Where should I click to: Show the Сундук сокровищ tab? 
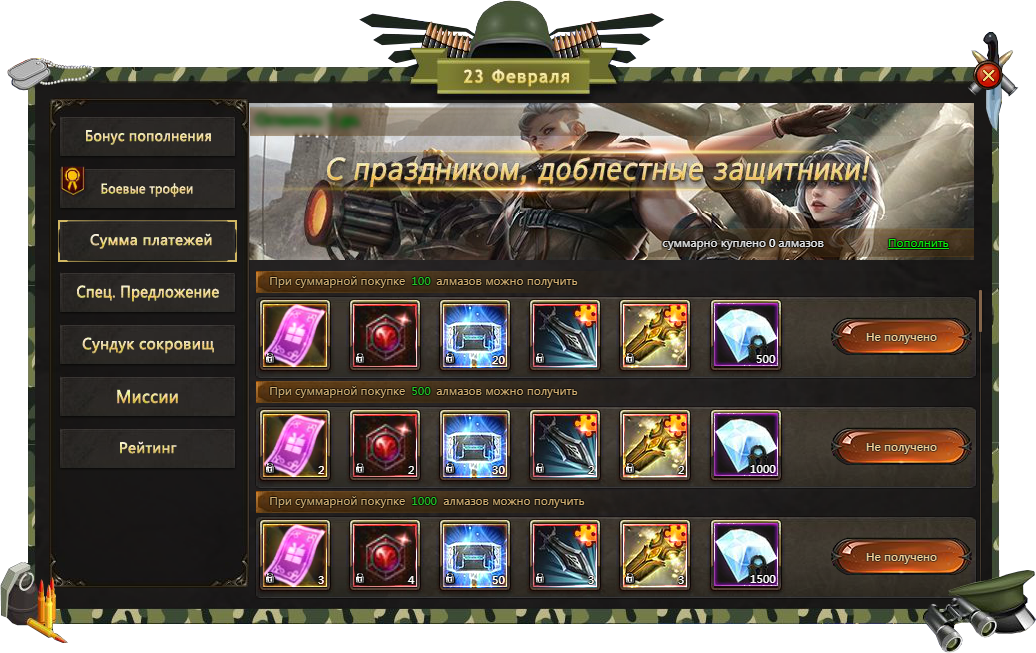(x=148, y=344)
